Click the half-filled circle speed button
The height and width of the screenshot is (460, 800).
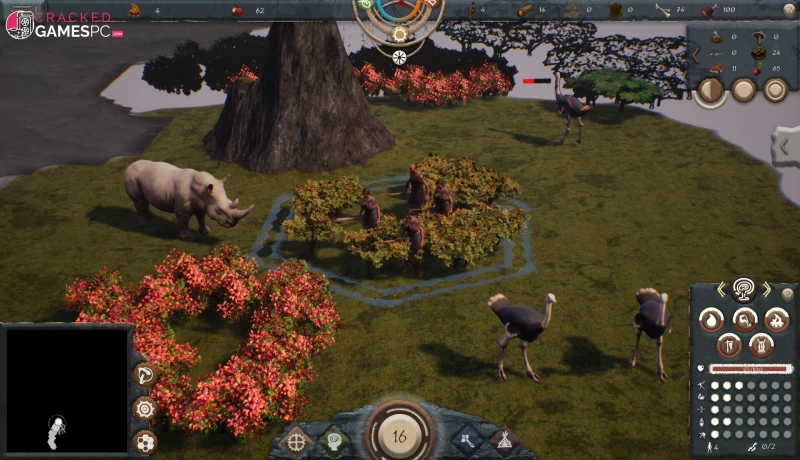point(710,90)
